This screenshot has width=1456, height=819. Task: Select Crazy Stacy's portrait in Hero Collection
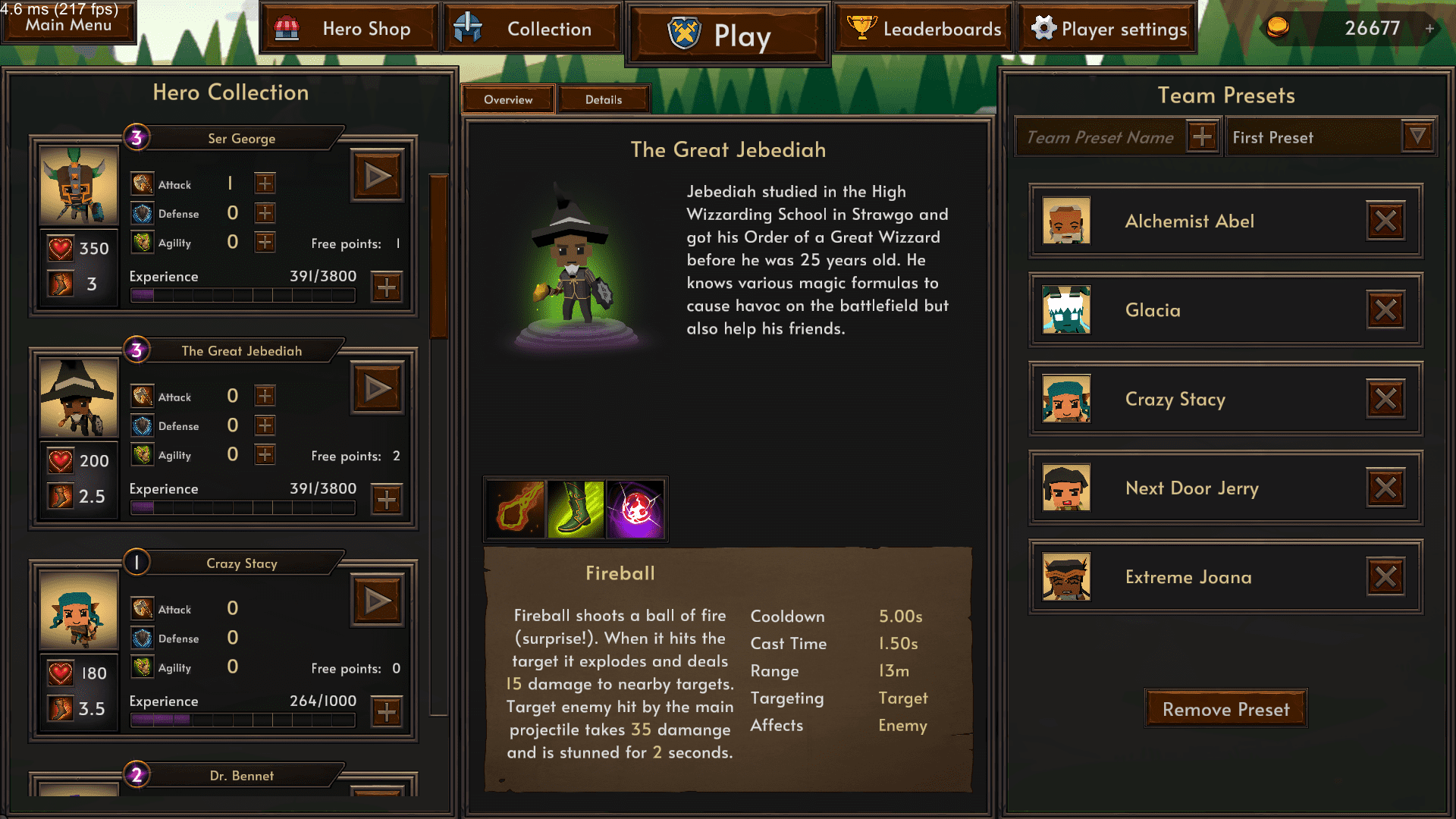click(78, 610)
